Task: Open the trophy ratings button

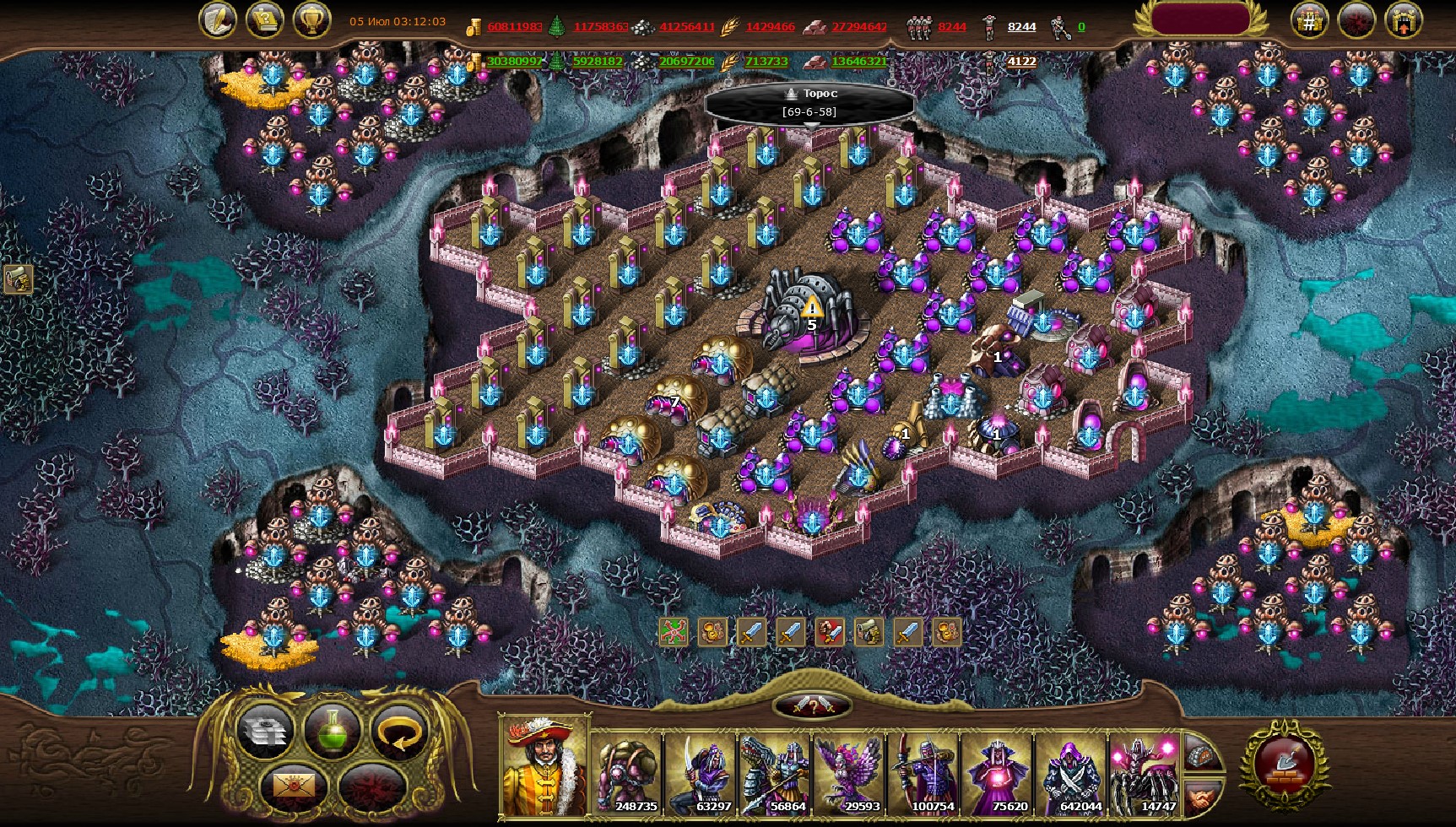Action: [311, 20]
